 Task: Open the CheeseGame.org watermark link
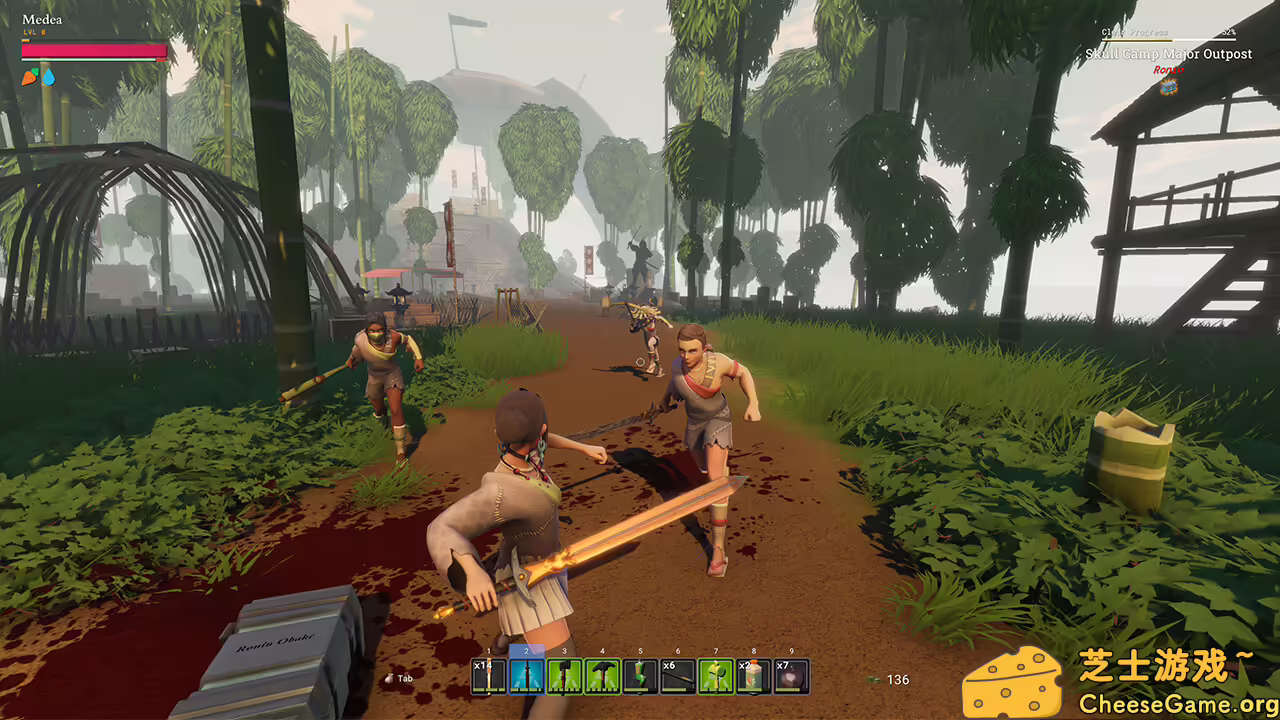[x=1178, y=703]
